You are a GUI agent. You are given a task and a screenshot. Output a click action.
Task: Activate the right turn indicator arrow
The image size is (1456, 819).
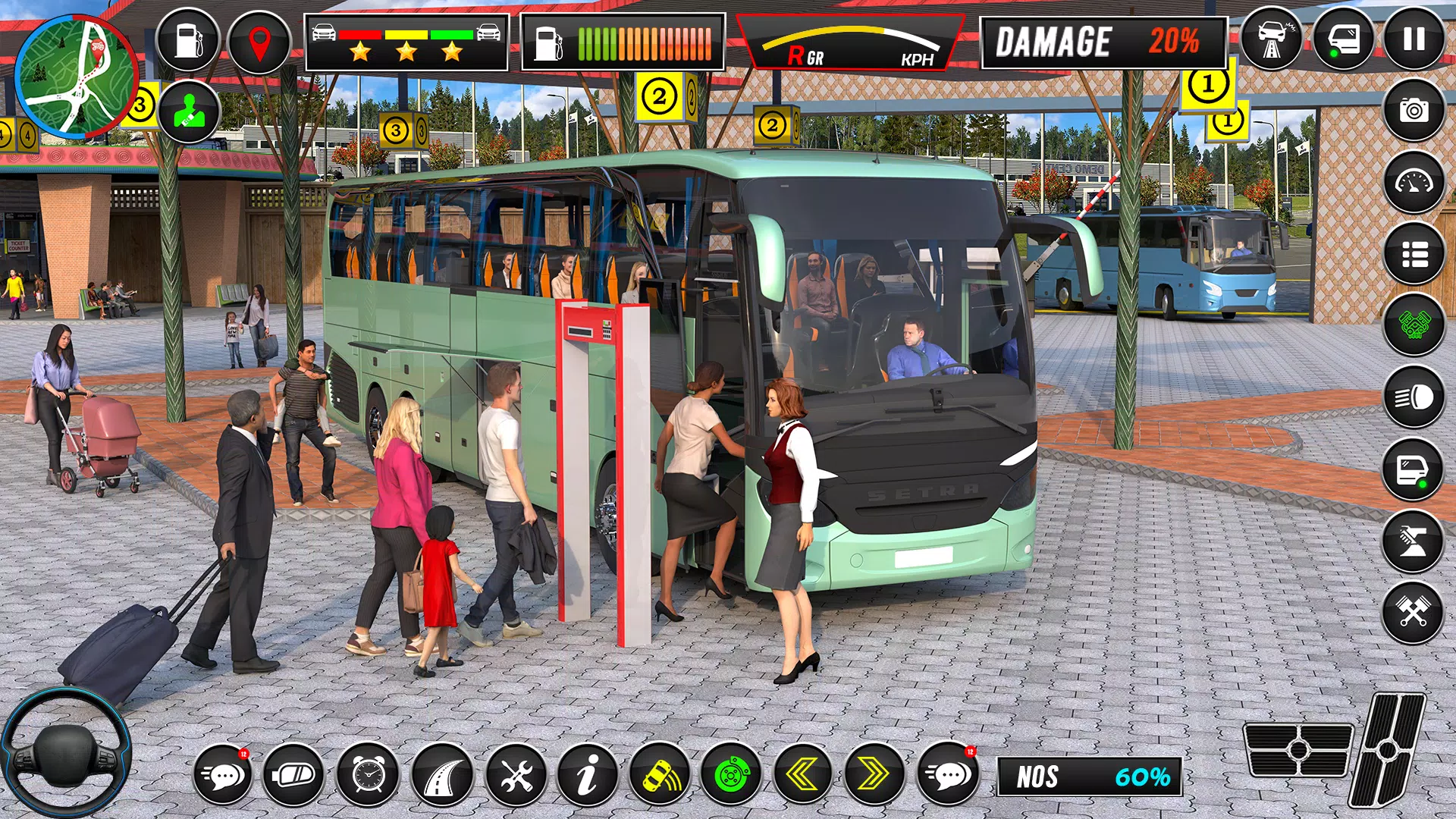point(874,775)
